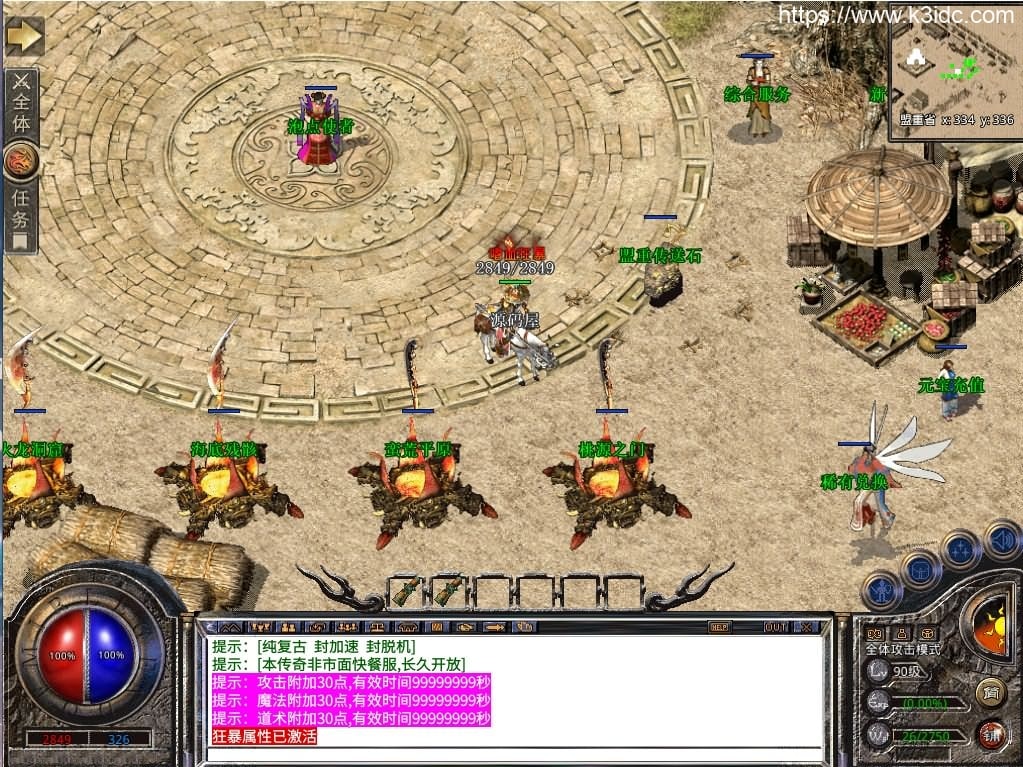The image size is (1023, 767).
Task: Open the 铺 shop red button
Action: click(x=991, y=735)
